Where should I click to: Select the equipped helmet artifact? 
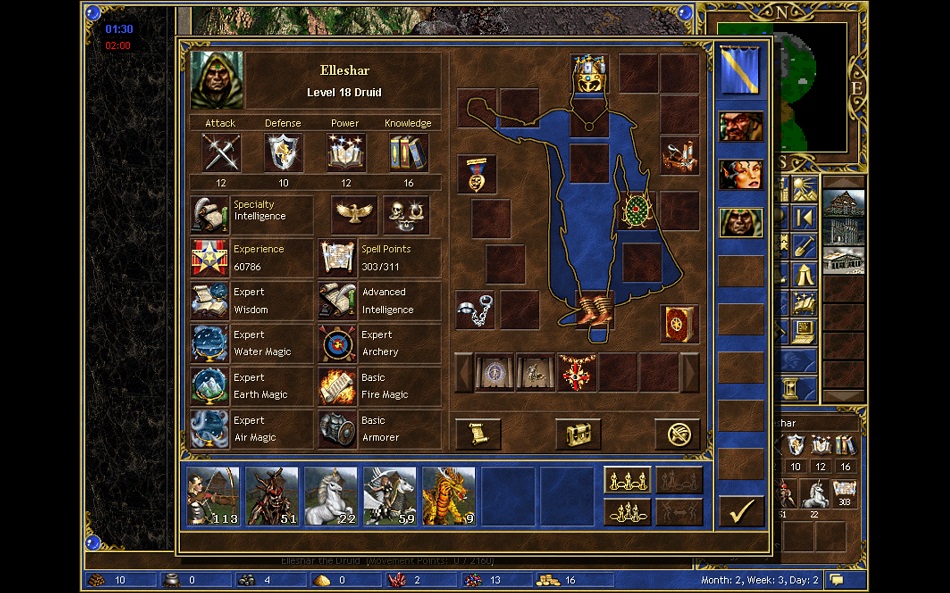coord(589,74)
